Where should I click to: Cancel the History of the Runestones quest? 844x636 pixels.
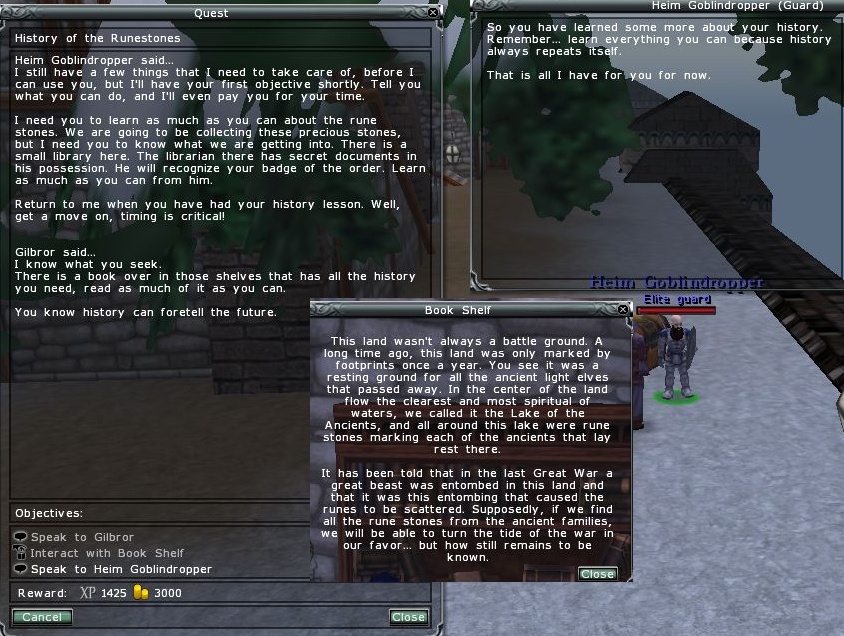tap(42, 617)
